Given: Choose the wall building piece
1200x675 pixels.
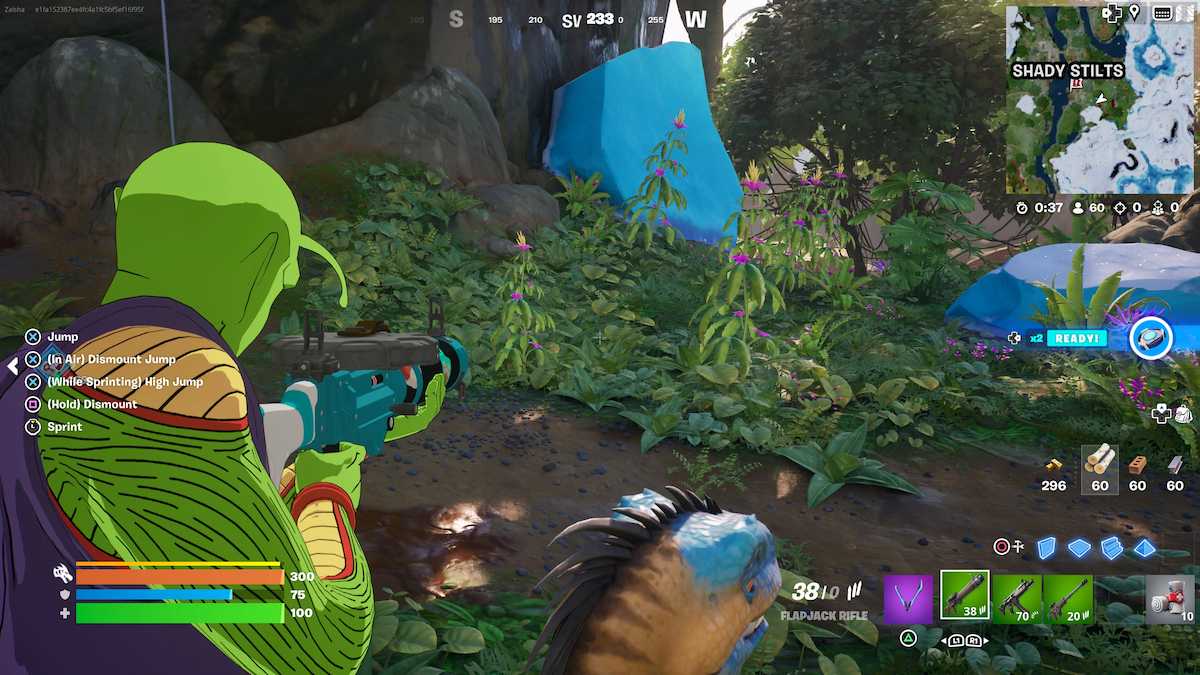Looking at the screenshot, I should (1046, 547).
